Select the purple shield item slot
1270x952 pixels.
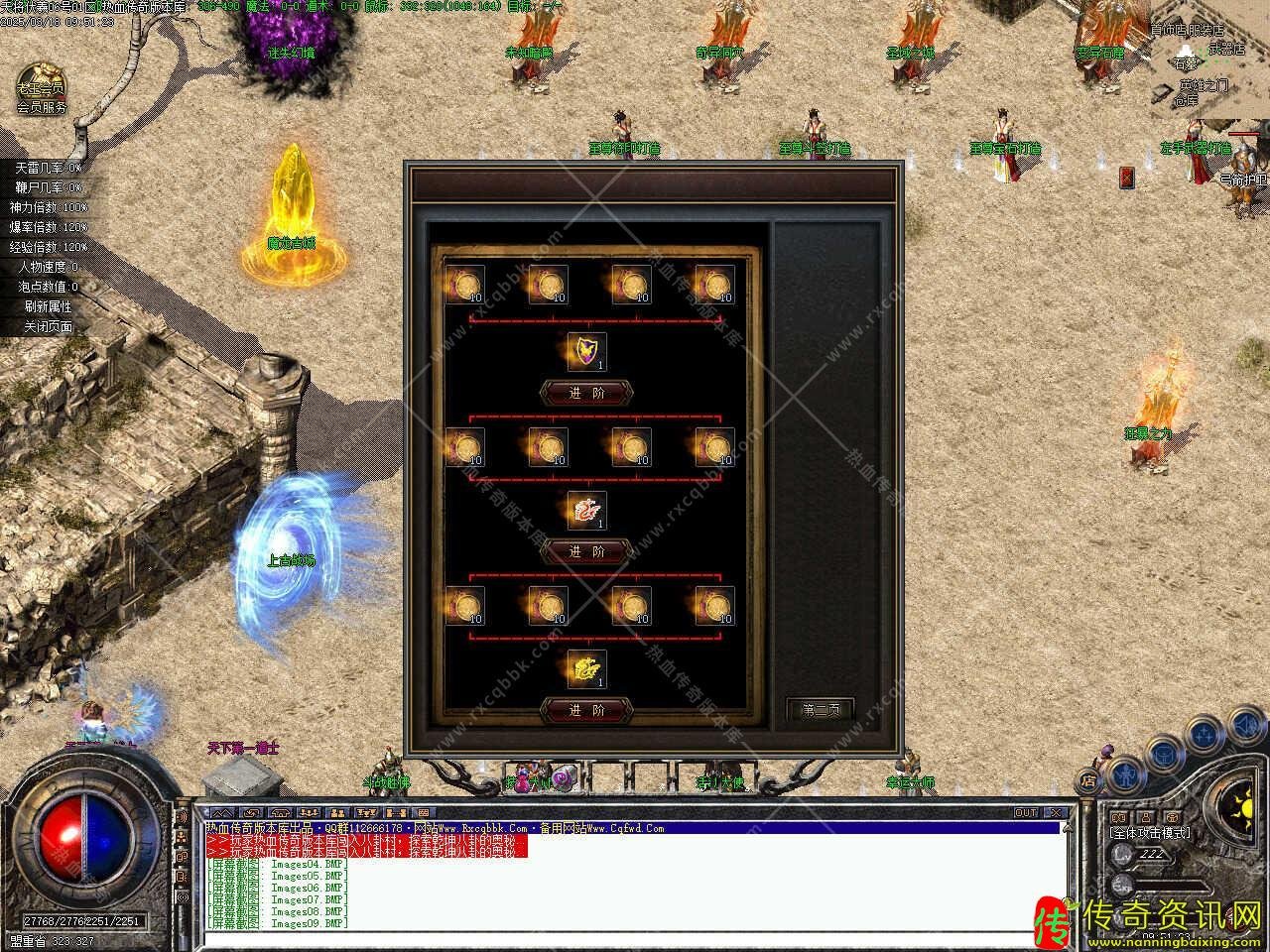point(586,352)
